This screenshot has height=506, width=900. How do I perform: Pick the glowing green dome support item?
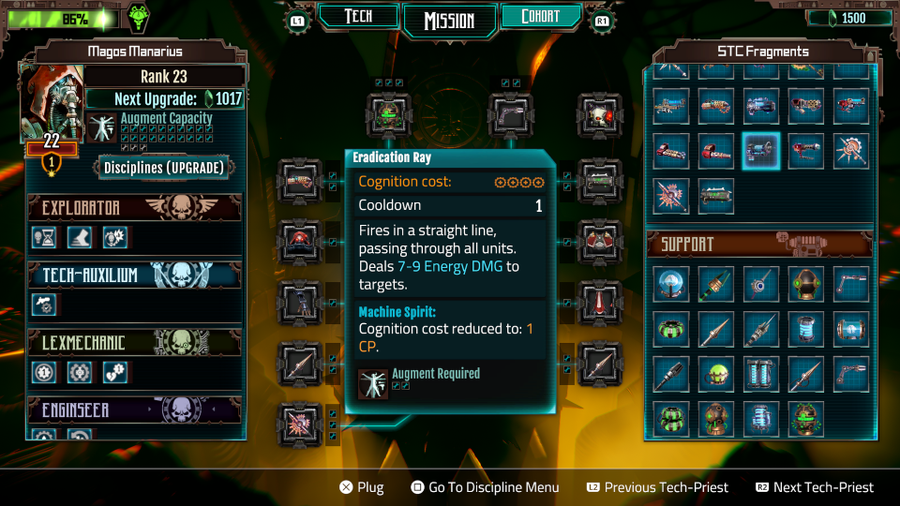point(717,374)
